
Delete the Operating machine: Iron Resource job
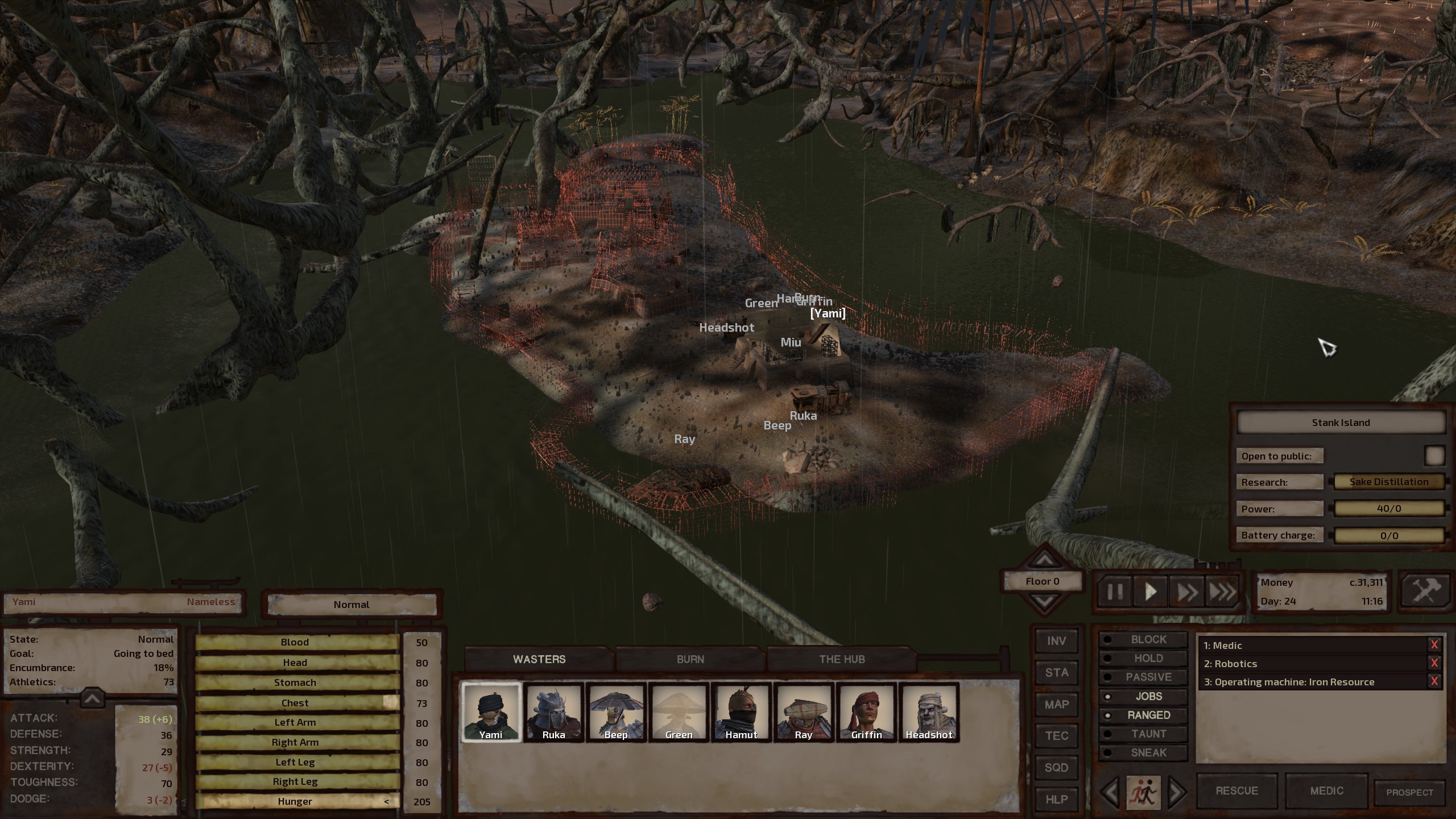[x=1434, y=681]
